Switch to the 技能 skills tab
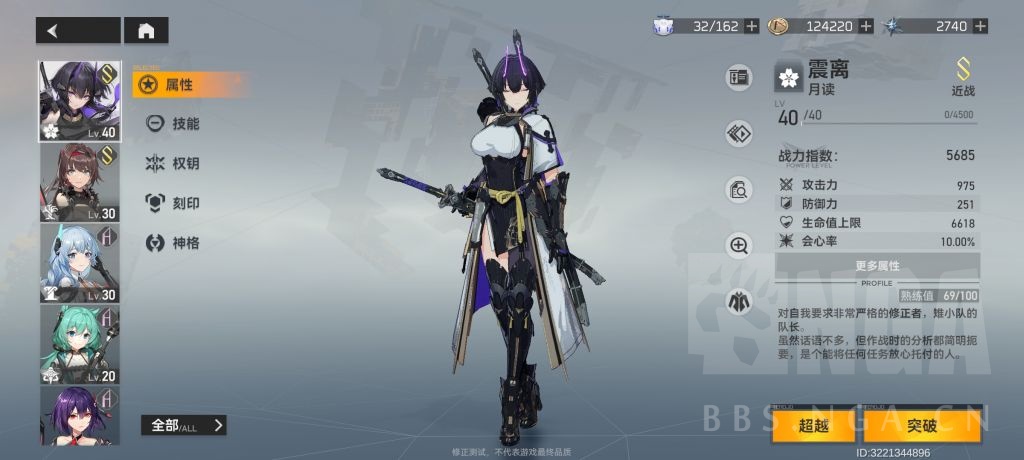Screen dimensions: 1024x460 coord(185,124)
